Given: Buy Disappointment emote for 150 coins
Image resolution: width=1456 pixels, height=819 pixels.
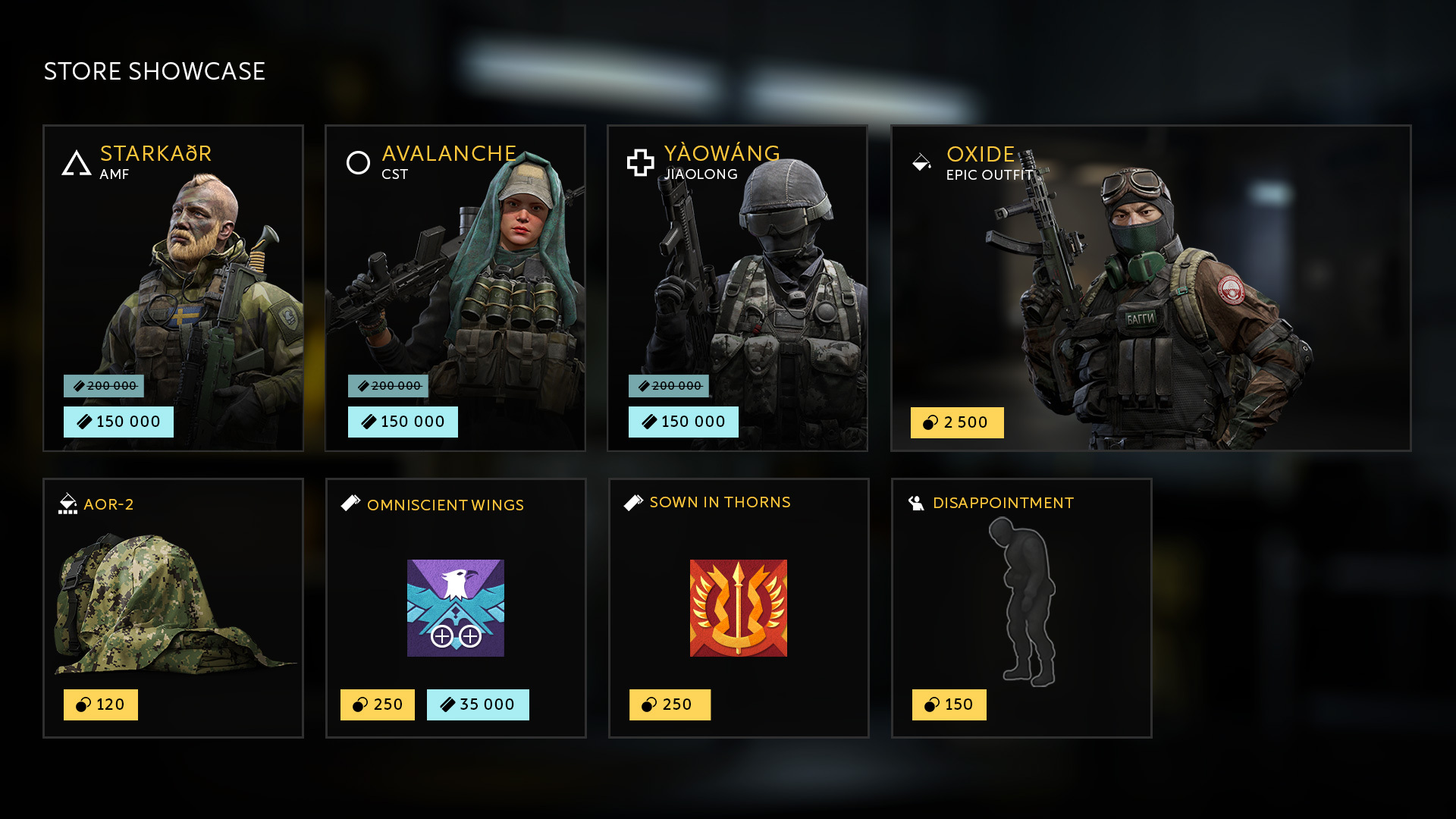Looking at the screenshot, I should click(949, 705).
